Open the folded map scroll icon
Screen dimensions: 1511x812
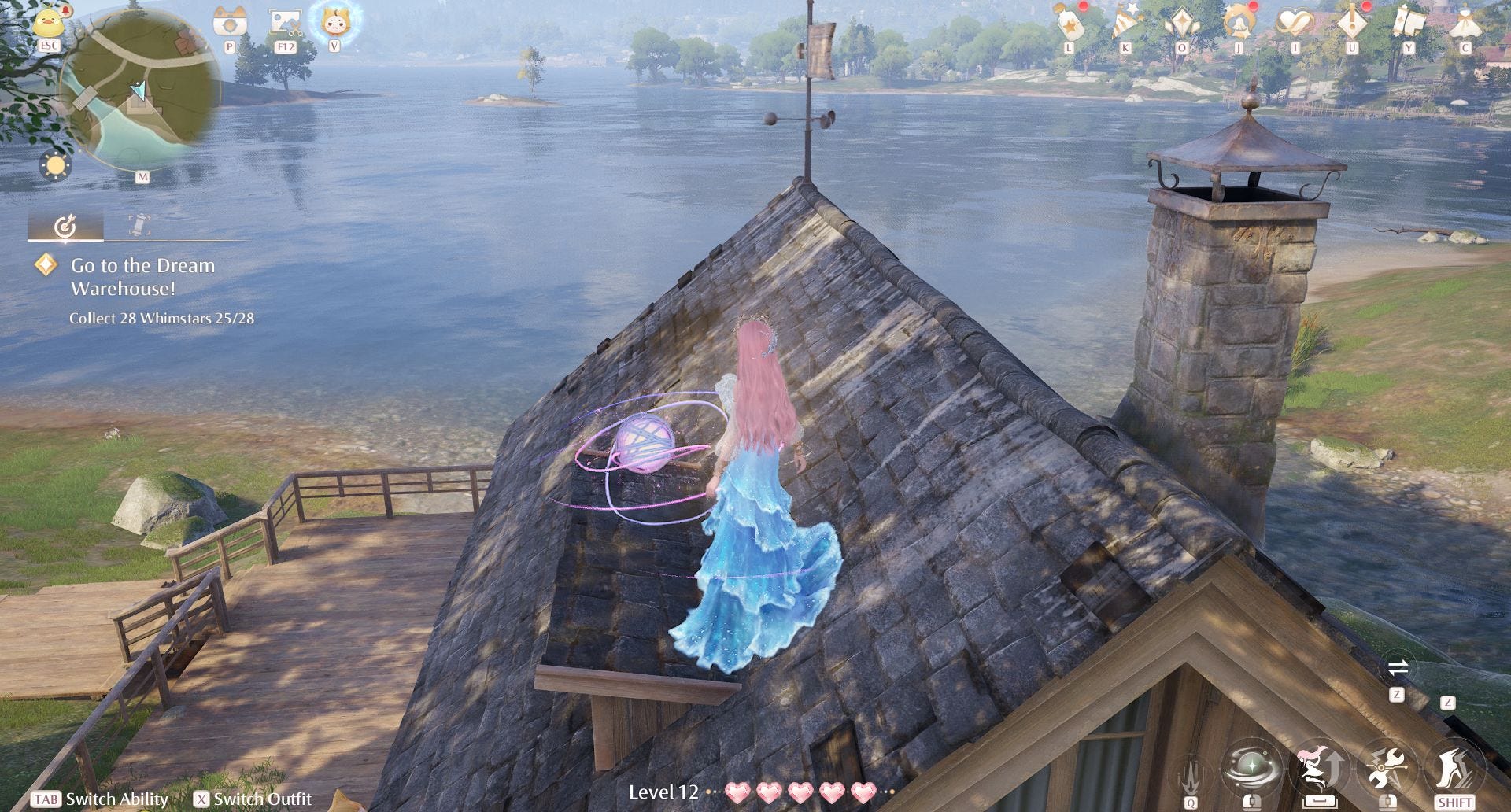(x=1409, y=22)
